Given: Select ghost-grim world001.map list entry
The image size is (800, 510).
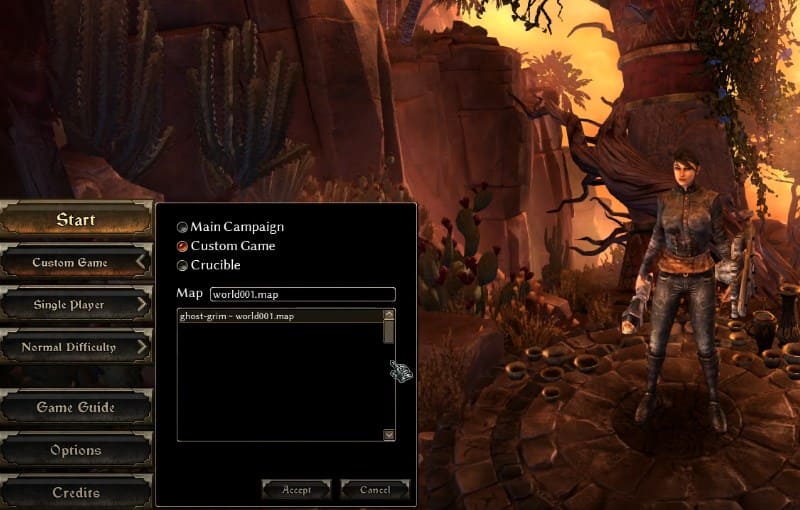Looking at the screenshot, I should (x=237, y=316).
